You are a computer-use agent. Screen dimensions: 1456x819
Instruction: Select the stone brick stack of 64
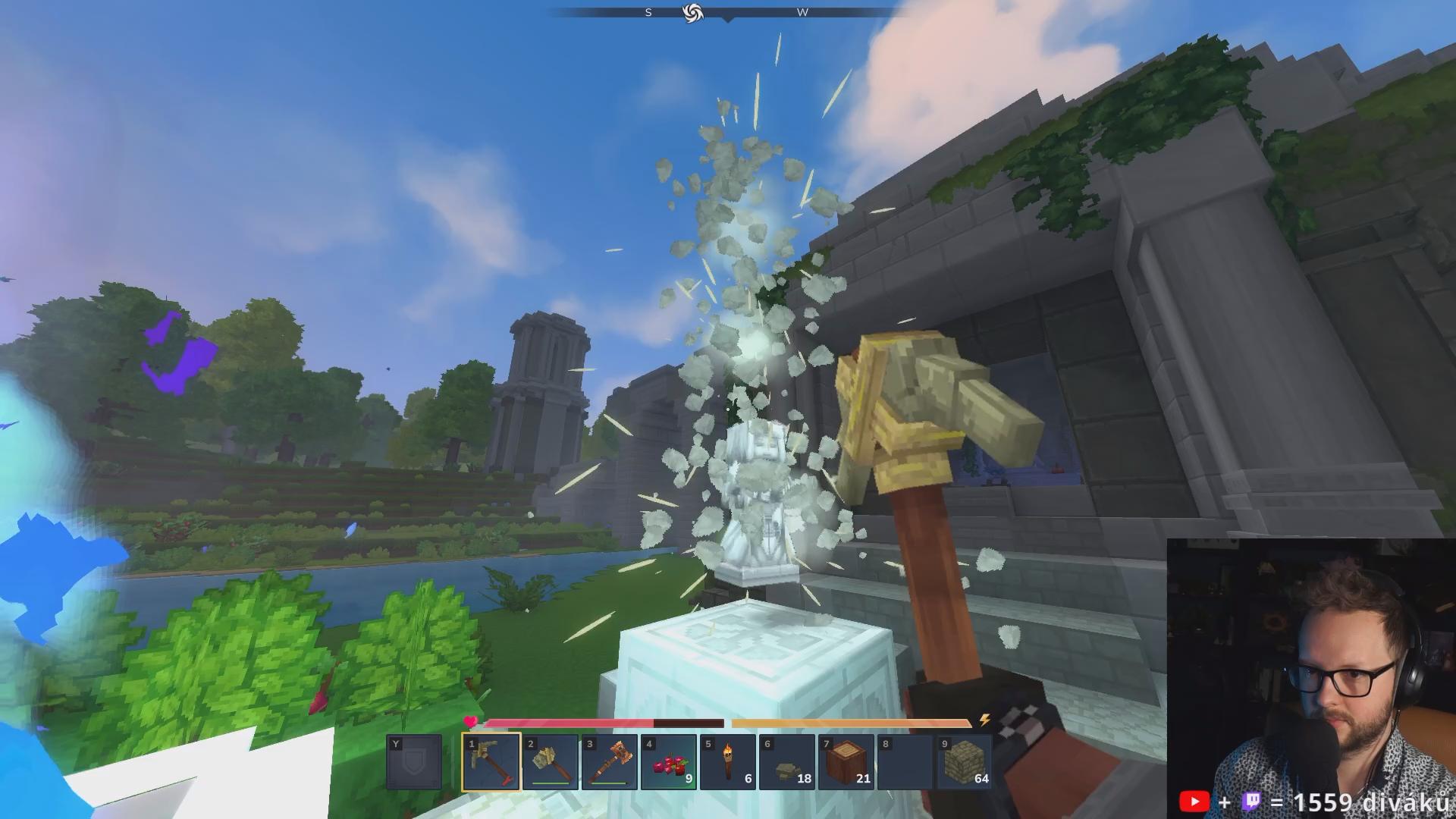pyautogui.click(x=964, y=762)
